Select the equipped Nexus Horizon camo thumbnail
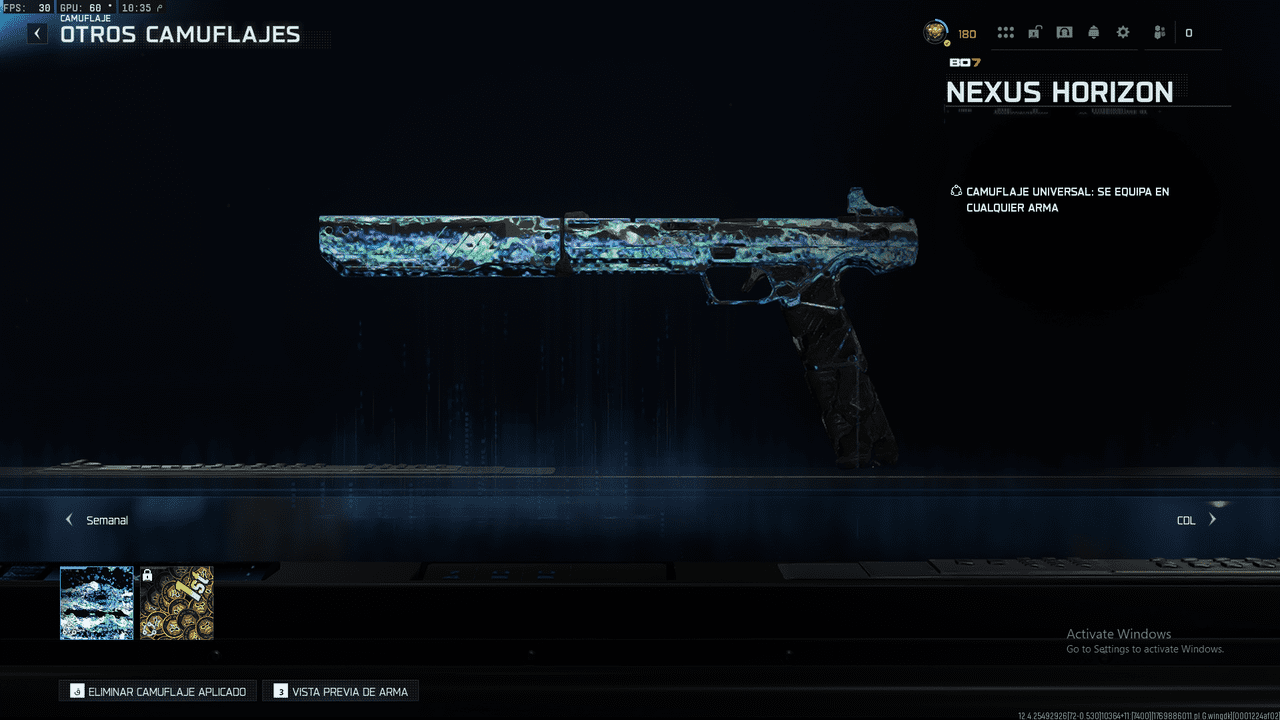Viewport: 1280px width, 720px height. pos(96,603)
